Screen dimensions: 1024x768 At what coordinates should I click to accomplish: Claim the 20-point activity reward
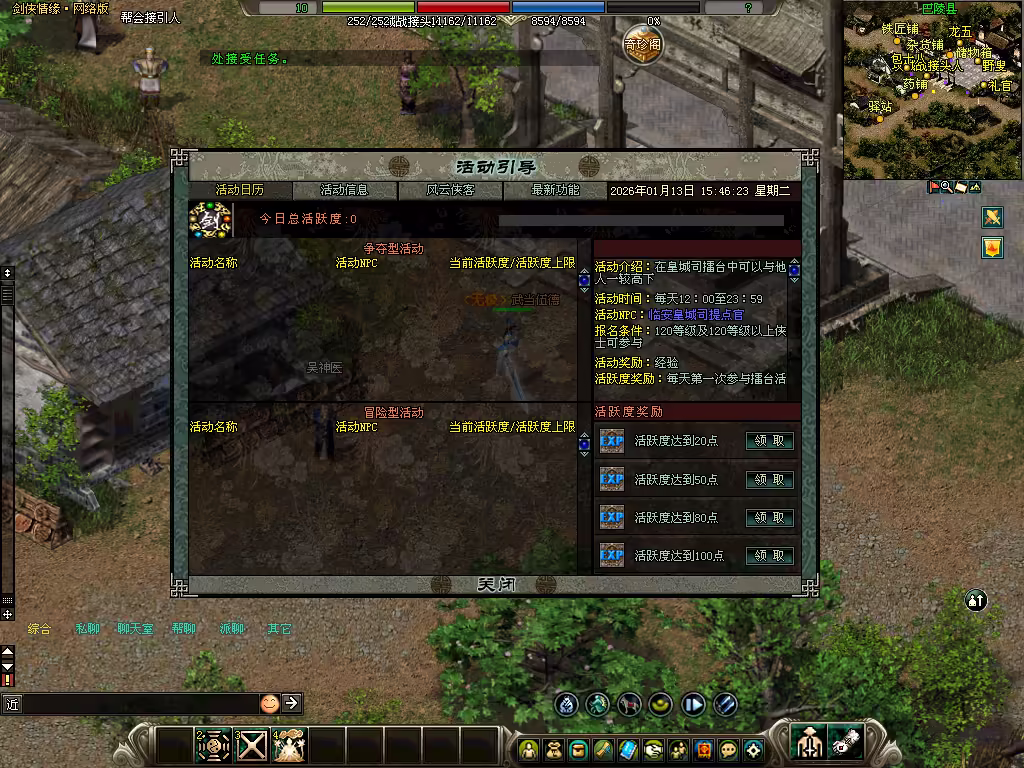(770, 441)
